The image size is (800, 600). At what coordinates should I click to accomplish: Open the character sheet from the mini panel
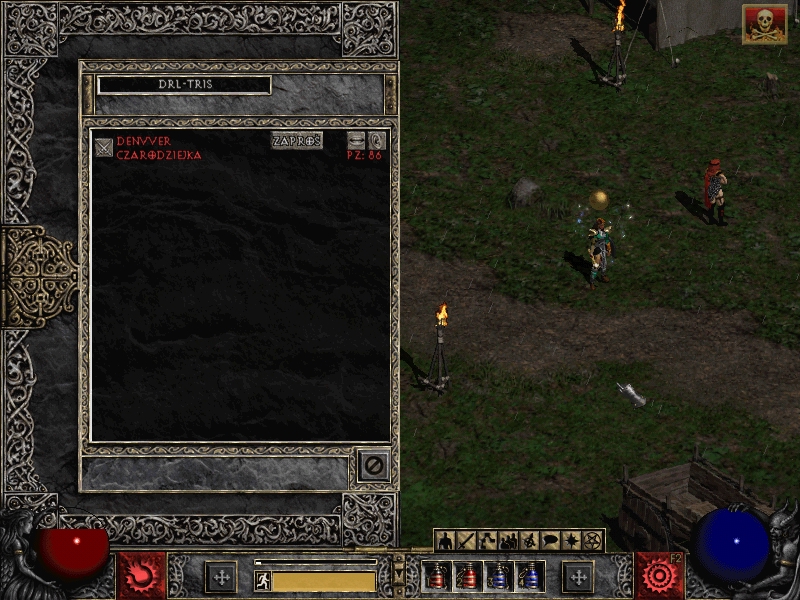pos(445,541)
